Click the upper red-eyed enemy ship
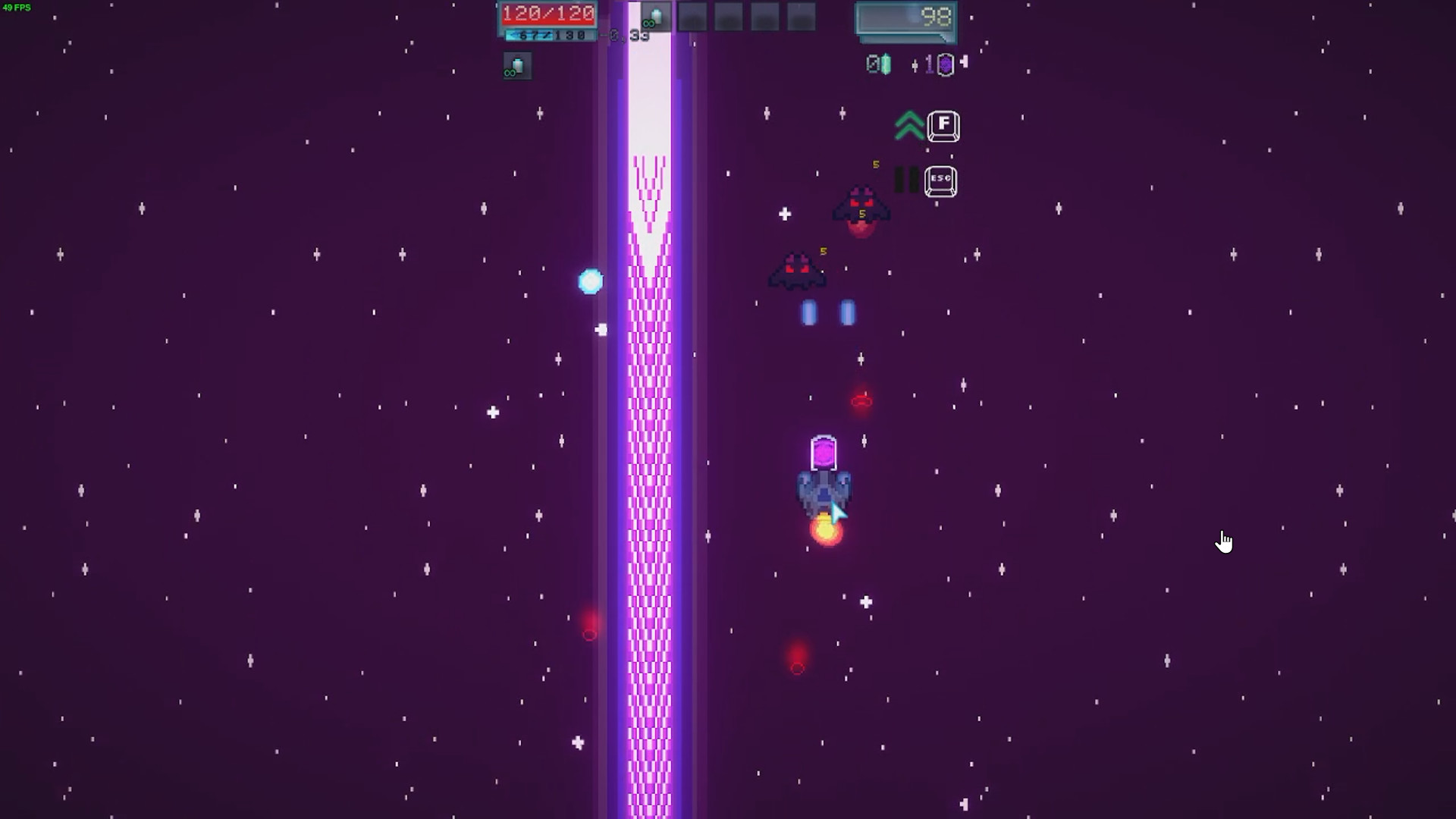Image resolution: width=1456 pixels, height=819 pixels. [x=861, y=209]
